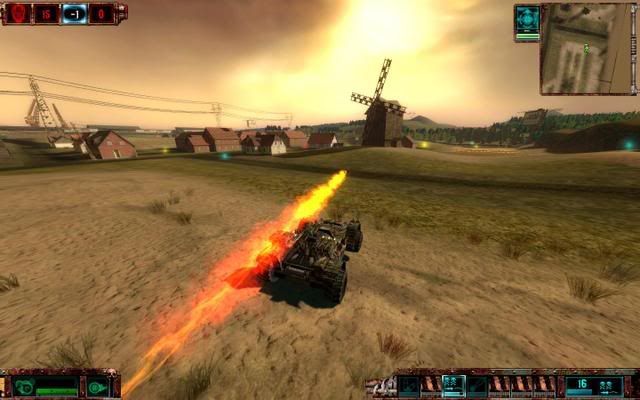Click the green player marker on minimap

587,47
